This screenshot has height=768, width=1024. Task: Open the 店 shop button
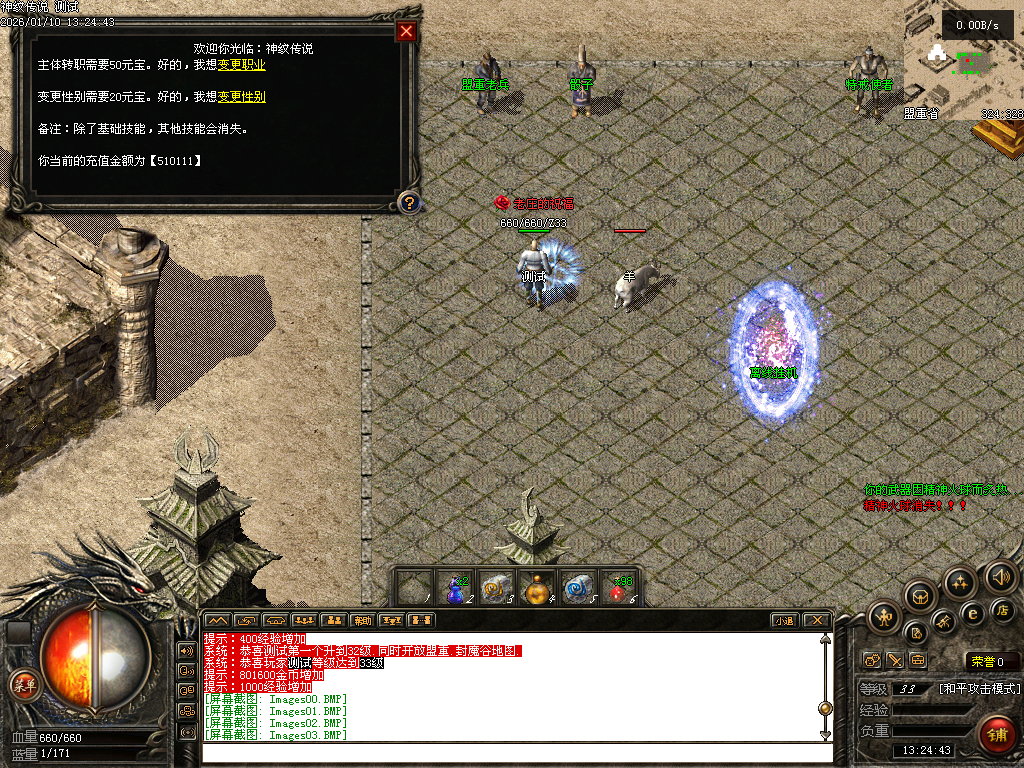[x=1003, y=610]
